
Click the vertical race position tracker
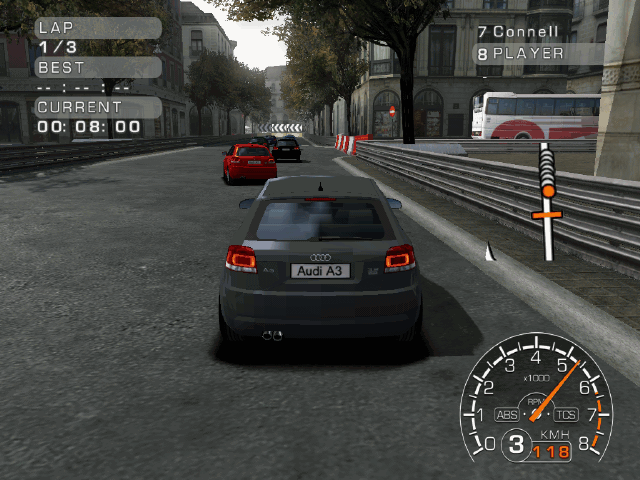point(546,200)
